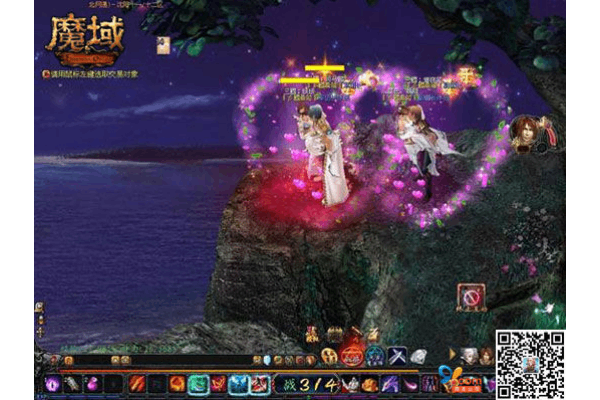Open the crossed swords menu icon
This screenshot has width=600, height=400.
[395, 356]
